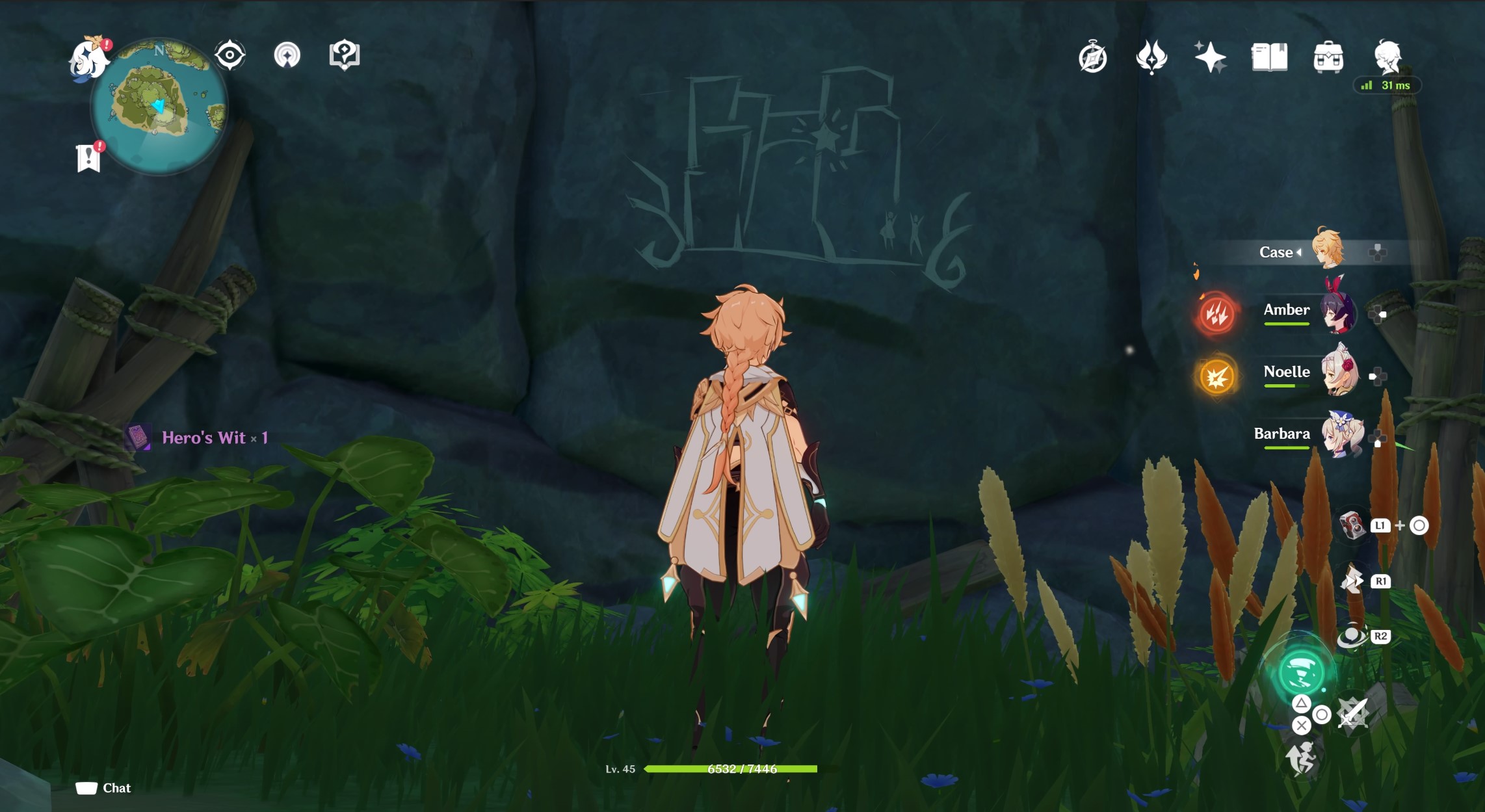Open the Inventory backpack icon
Viewport: 1485px width, 812px height.
1330,57
